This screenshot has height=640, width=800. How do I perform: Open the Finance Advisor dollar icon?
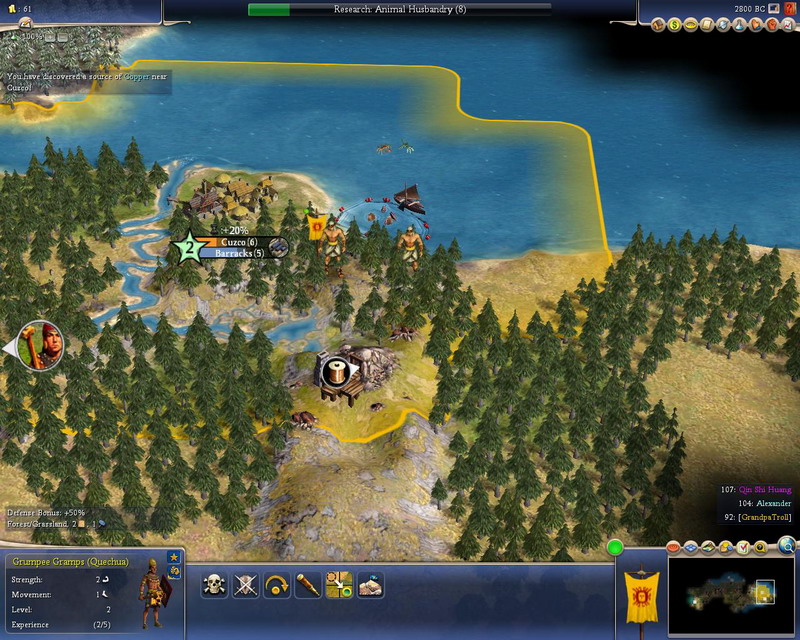(674, 24)
